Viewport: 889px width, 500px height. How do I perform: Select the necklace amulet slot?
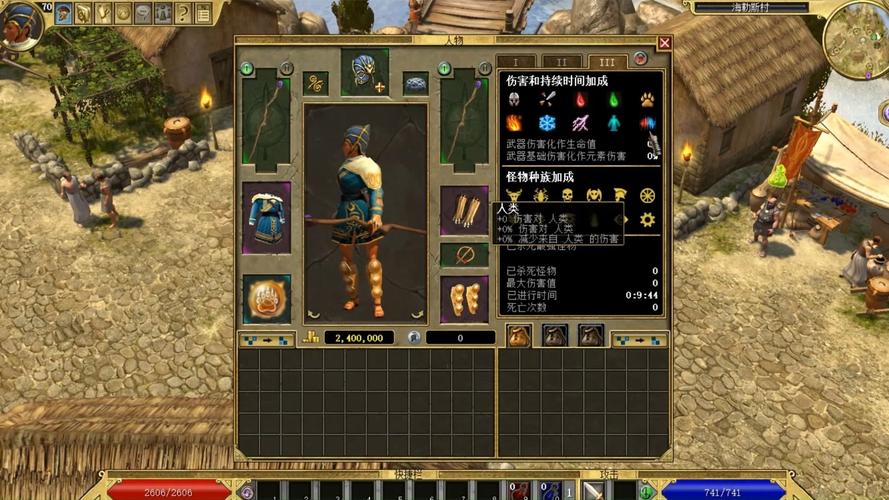416,84
